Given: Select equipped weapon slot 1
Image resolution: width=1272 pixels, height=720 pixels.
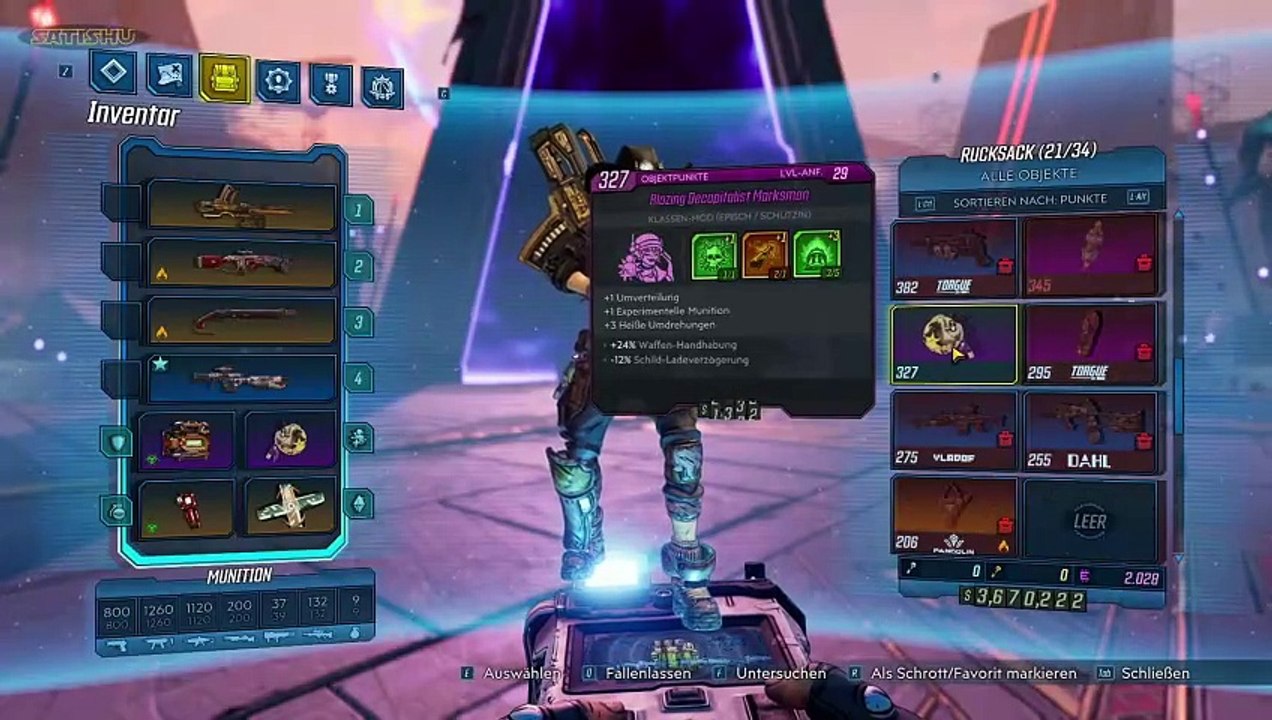Looking at the screenshot, I should pyautogui.click(x=242, y=206).
